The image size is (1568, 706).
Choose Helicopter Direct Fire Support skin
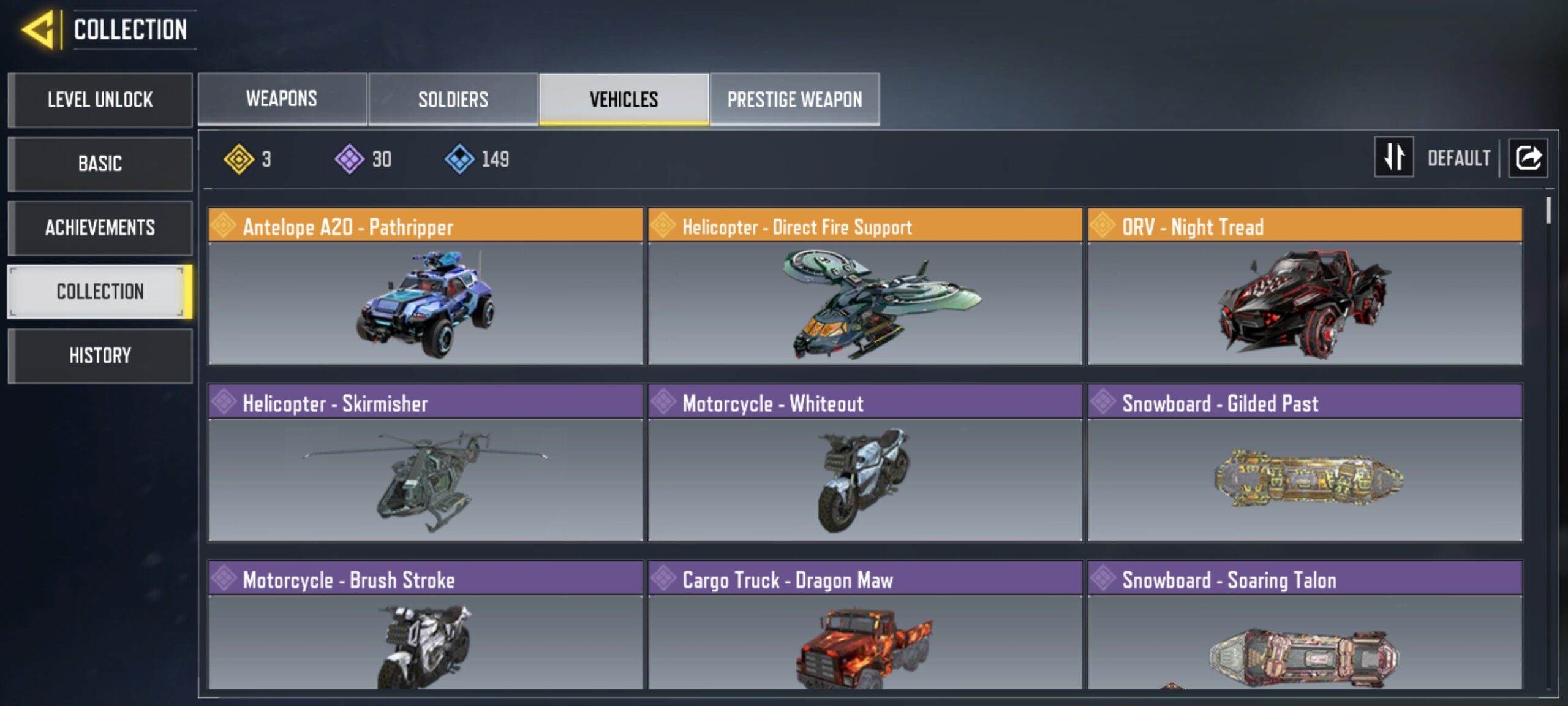click(x=865, y=286)
